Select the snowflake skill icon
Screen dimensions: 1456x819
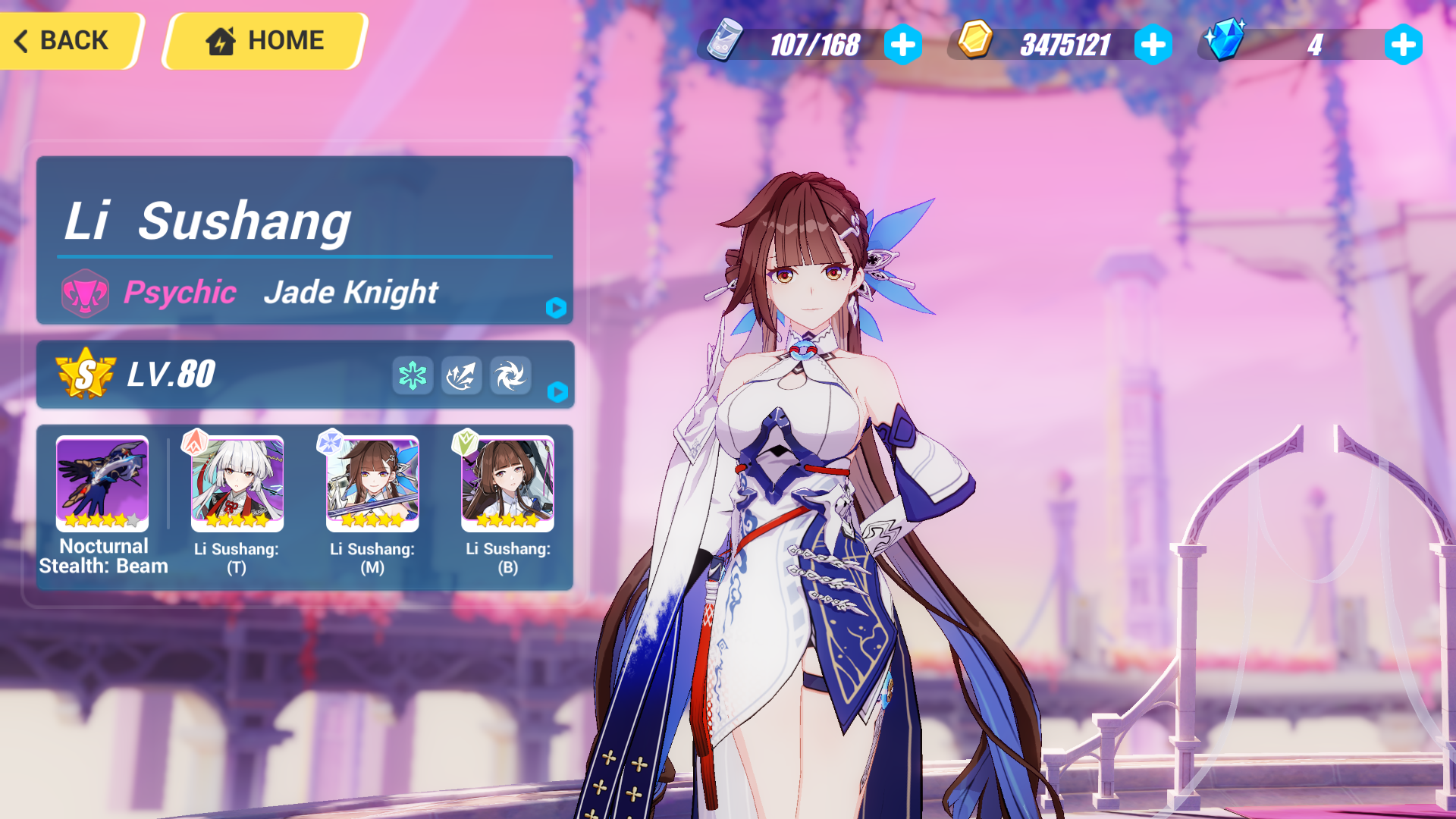(x=412, y=375)
